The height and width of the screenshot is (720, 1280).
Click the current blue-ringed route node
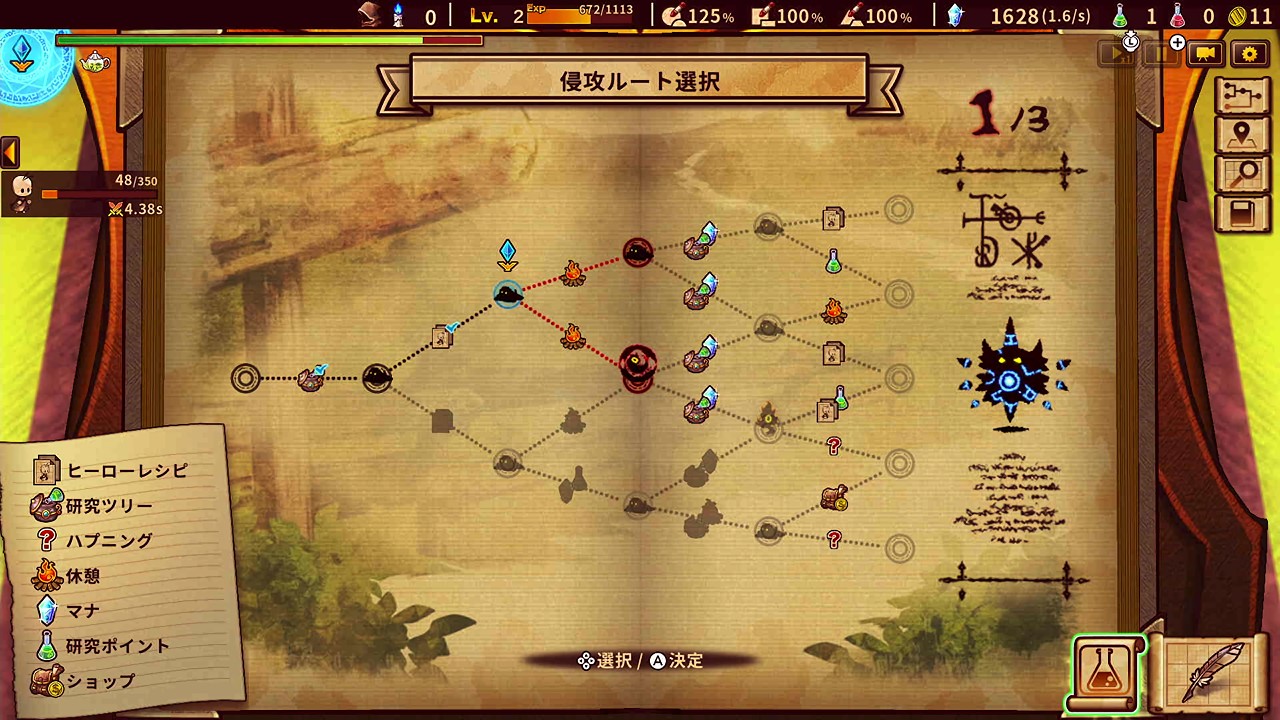[x=508, y=294]
